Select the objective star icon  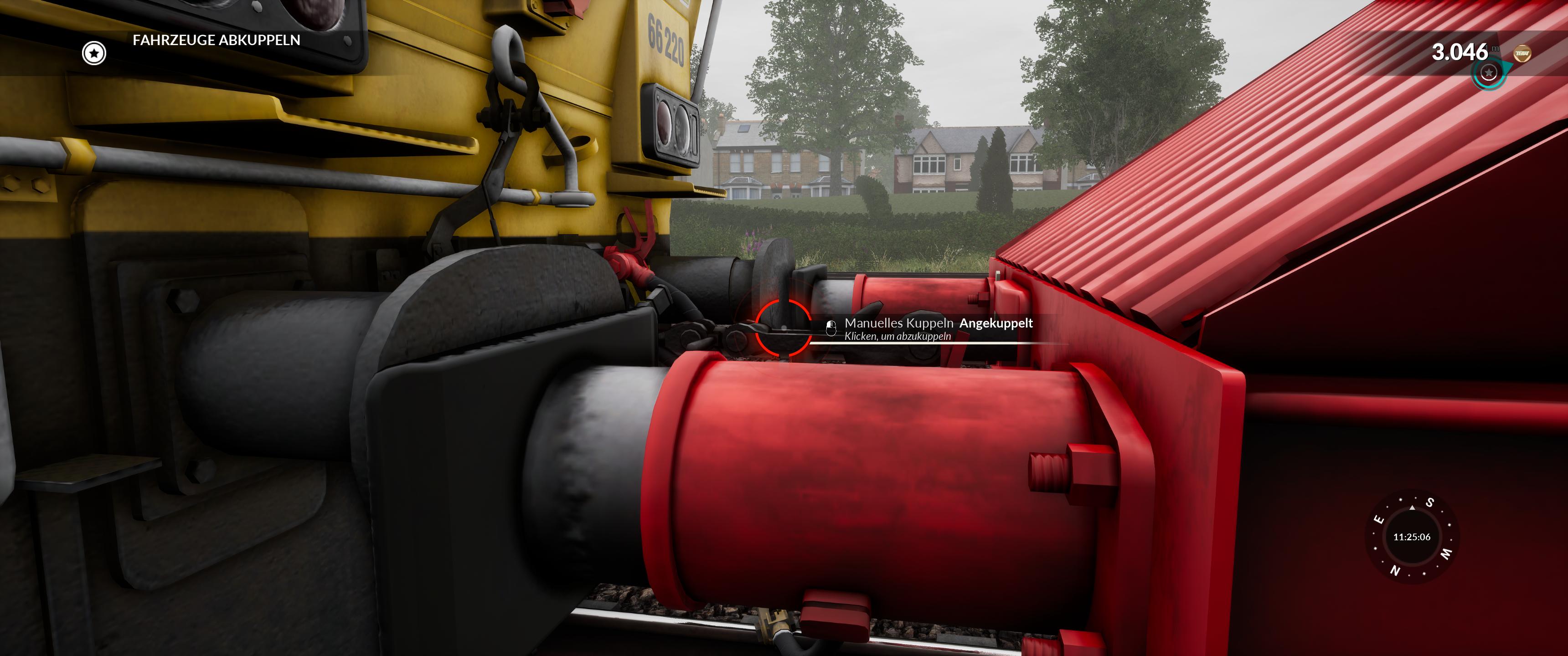[x=94, y=53]
